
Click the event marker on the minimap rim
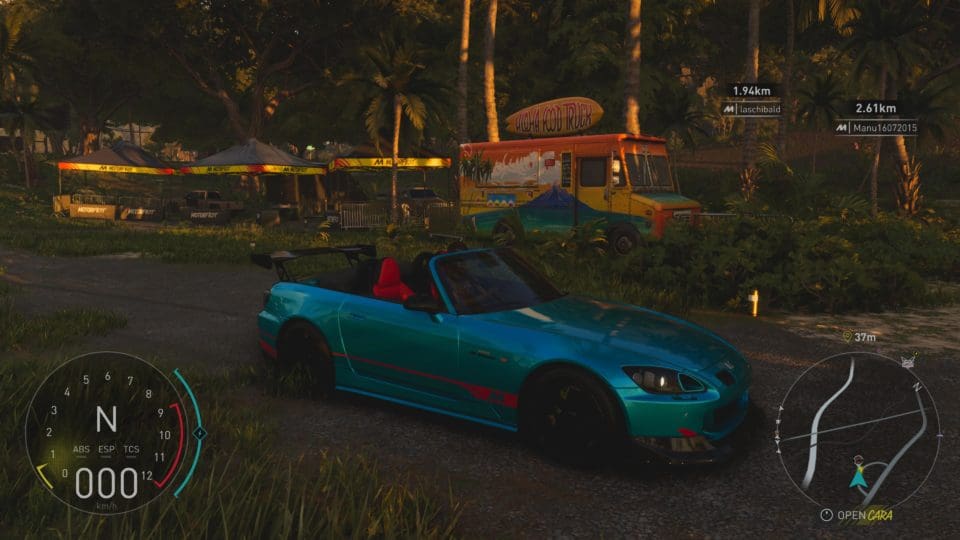pos(908,363)
